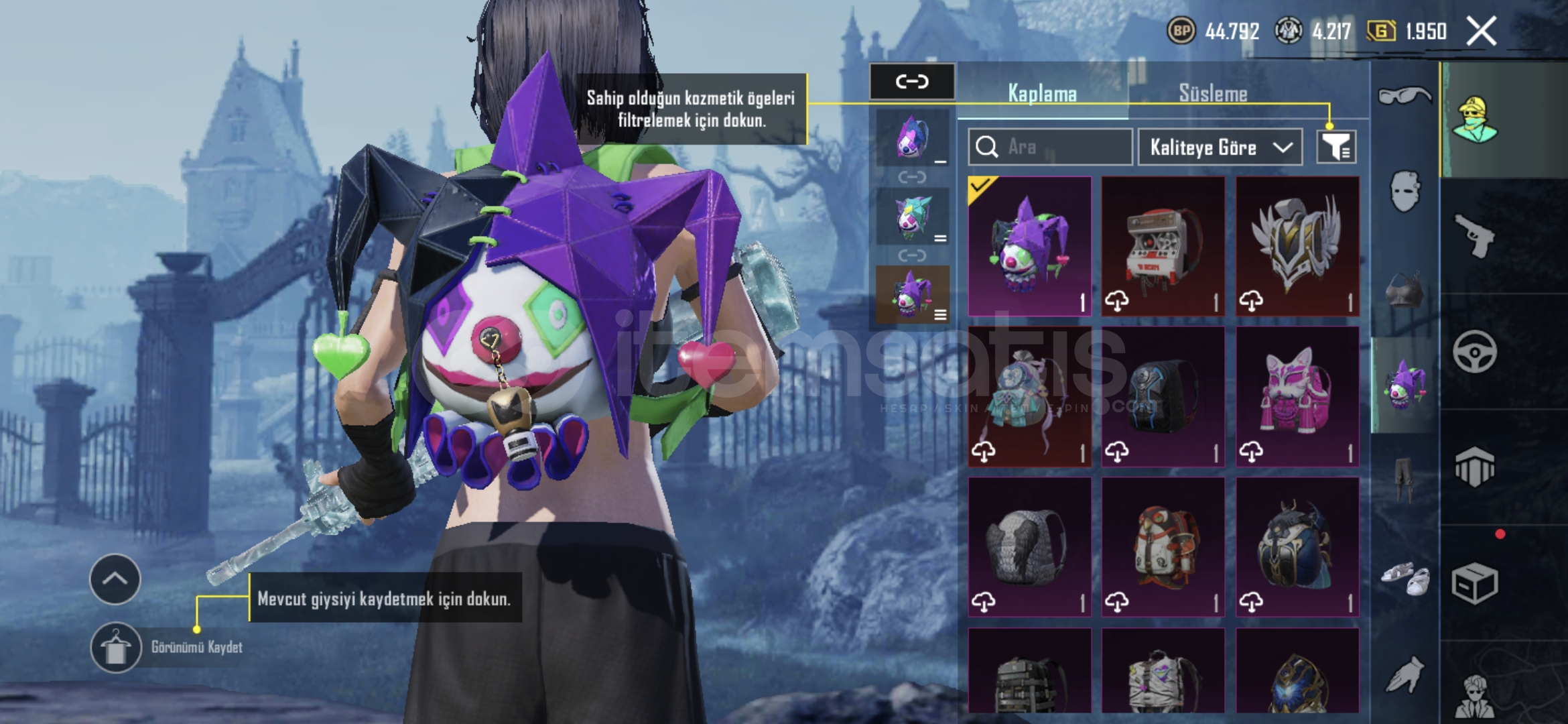Toggle the owned cosmetics filter

click(1336, 147)
